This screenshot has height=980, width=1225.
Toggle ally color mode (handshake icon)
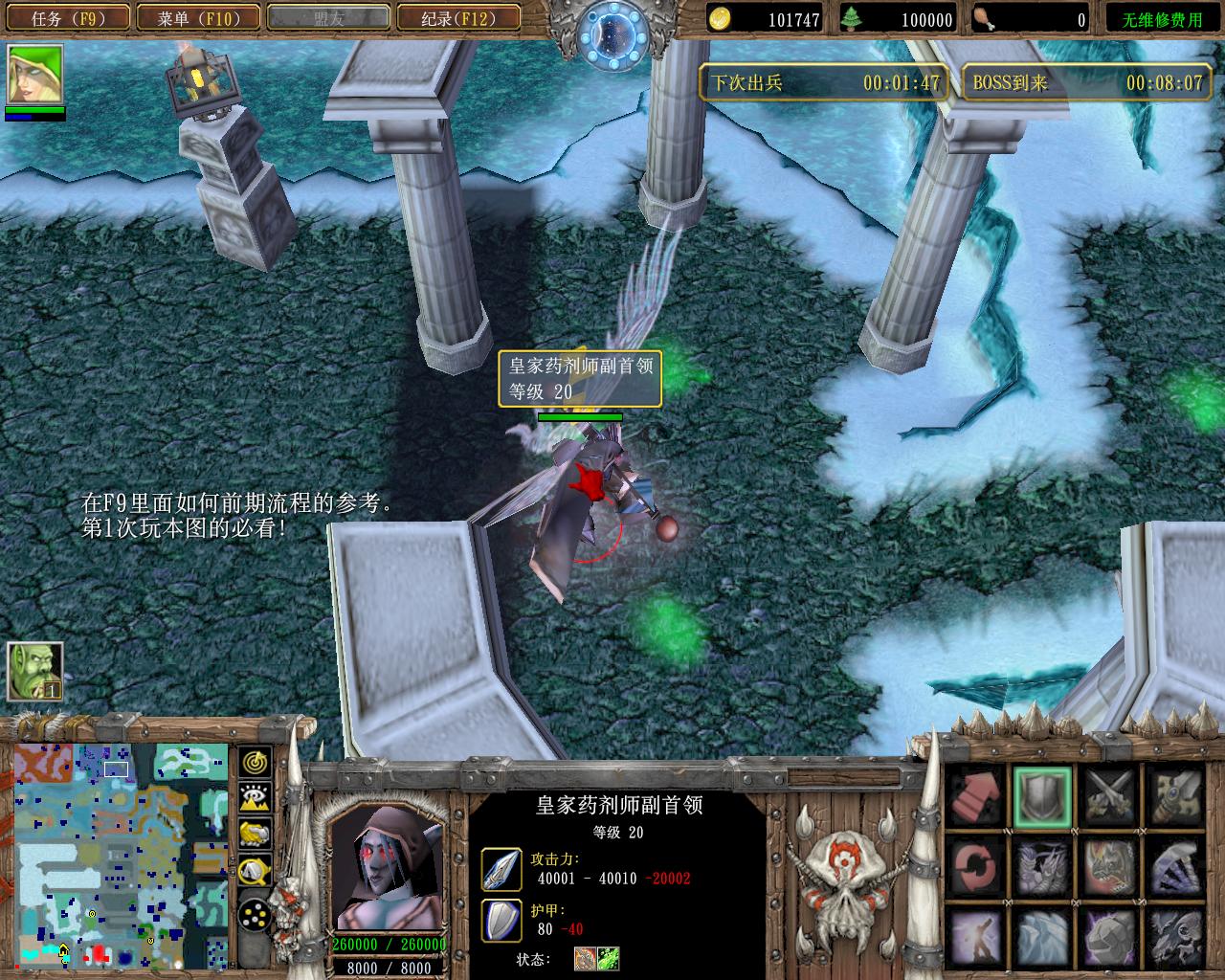tap(255, 835)
